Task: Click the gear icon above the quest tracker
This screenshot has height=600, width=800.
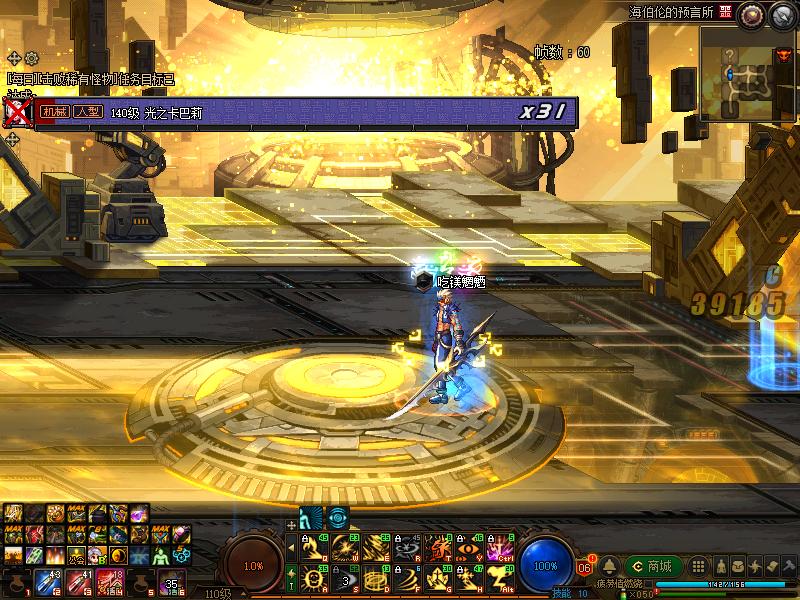Action: 32,59
